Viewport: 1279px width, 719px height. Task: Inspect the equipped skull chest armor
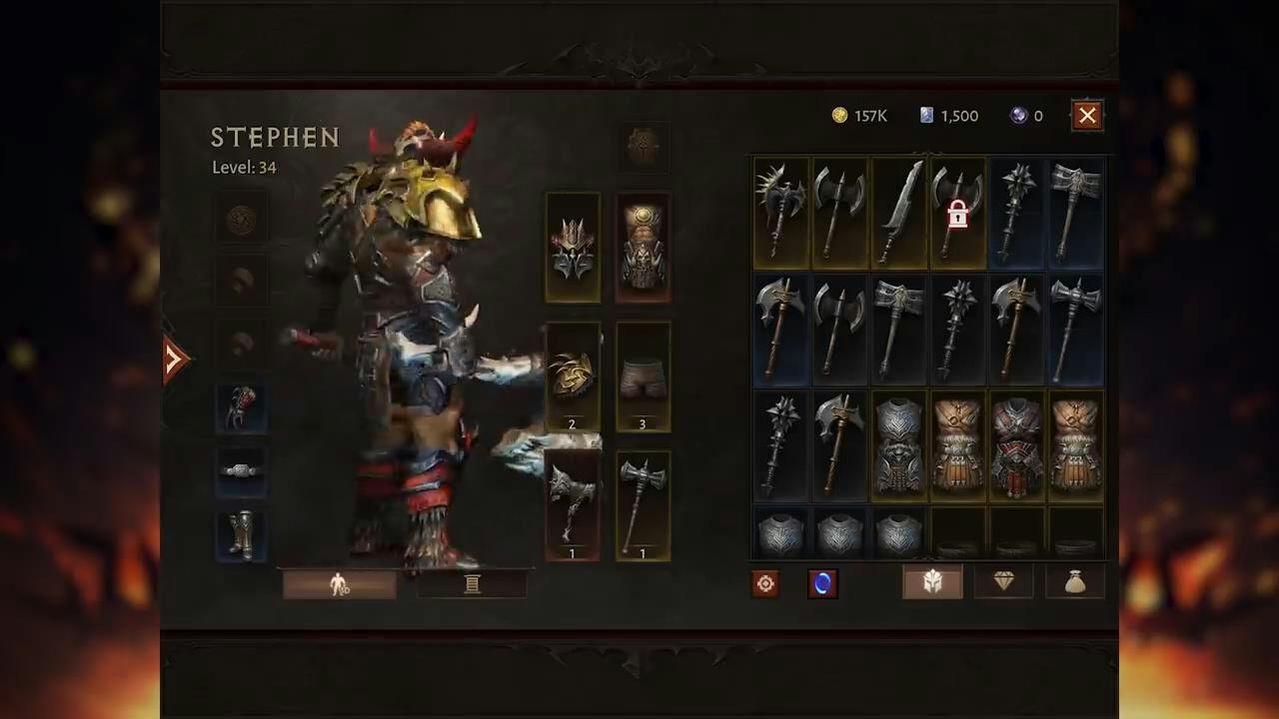point(643,247)
